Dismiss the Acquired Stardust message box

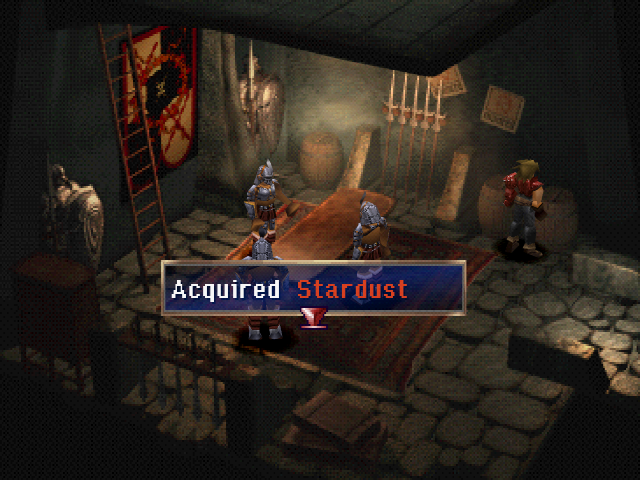[314, 289]
